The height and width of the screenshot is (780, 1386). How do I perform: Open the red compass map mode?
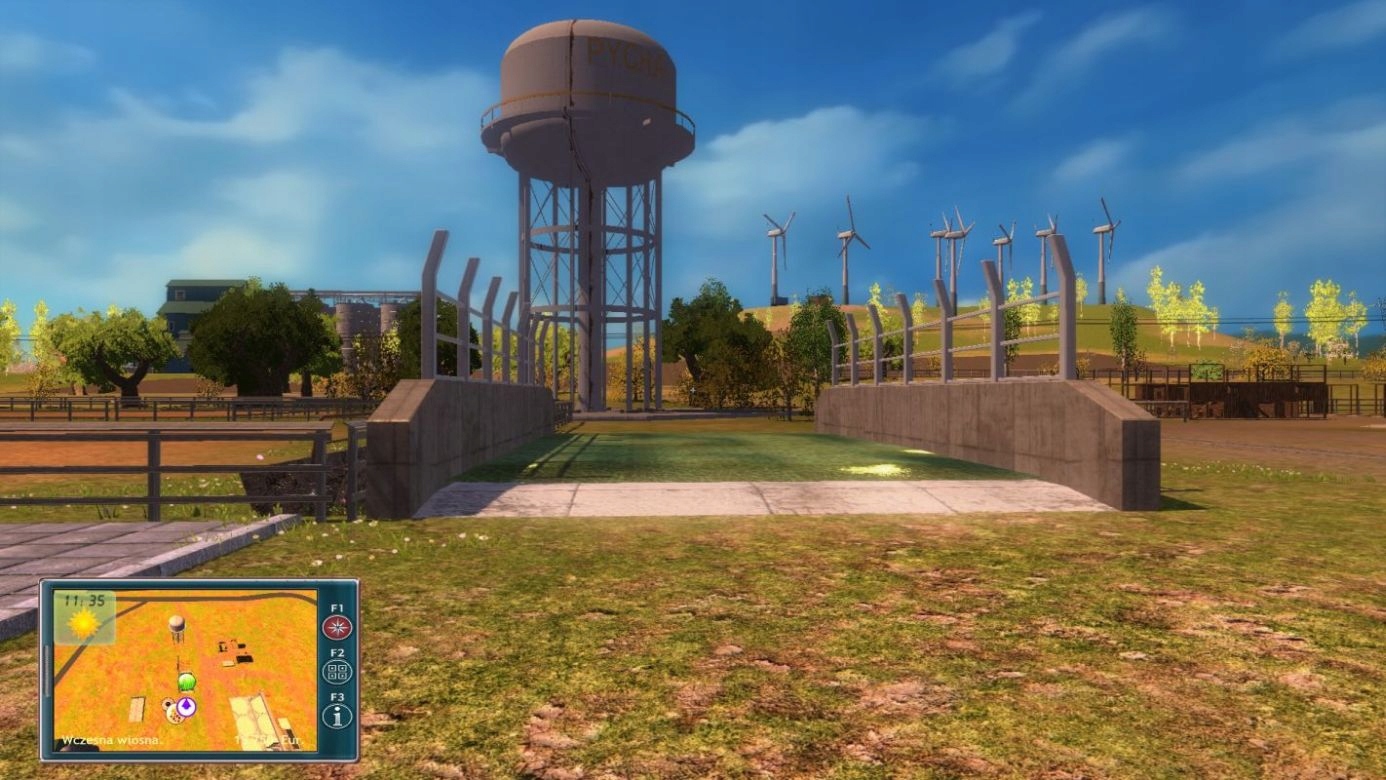coord(337,628)
